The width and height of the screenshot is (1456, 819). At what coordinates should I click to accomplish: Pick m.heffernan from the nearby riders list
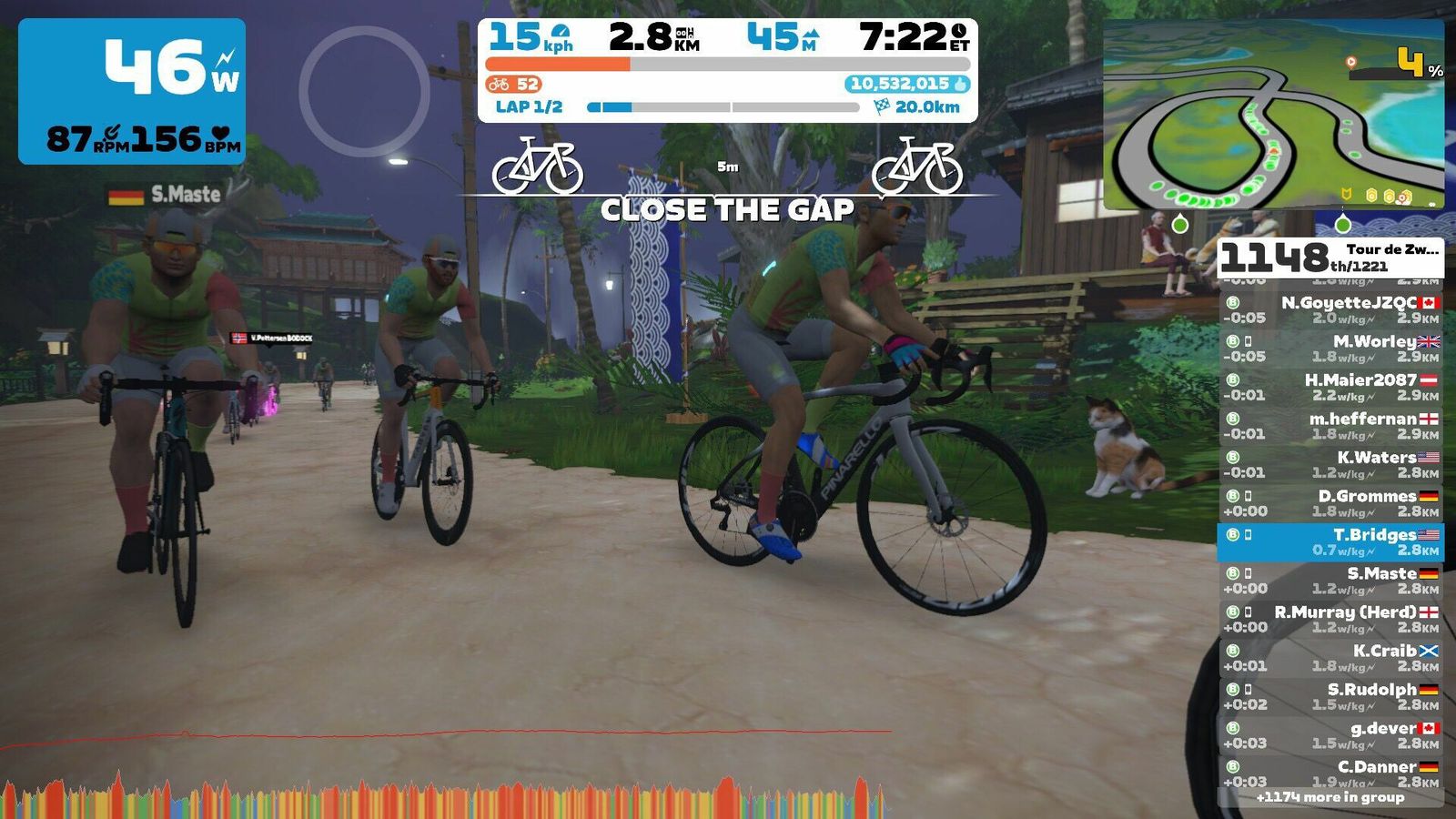pos(1330,426)
